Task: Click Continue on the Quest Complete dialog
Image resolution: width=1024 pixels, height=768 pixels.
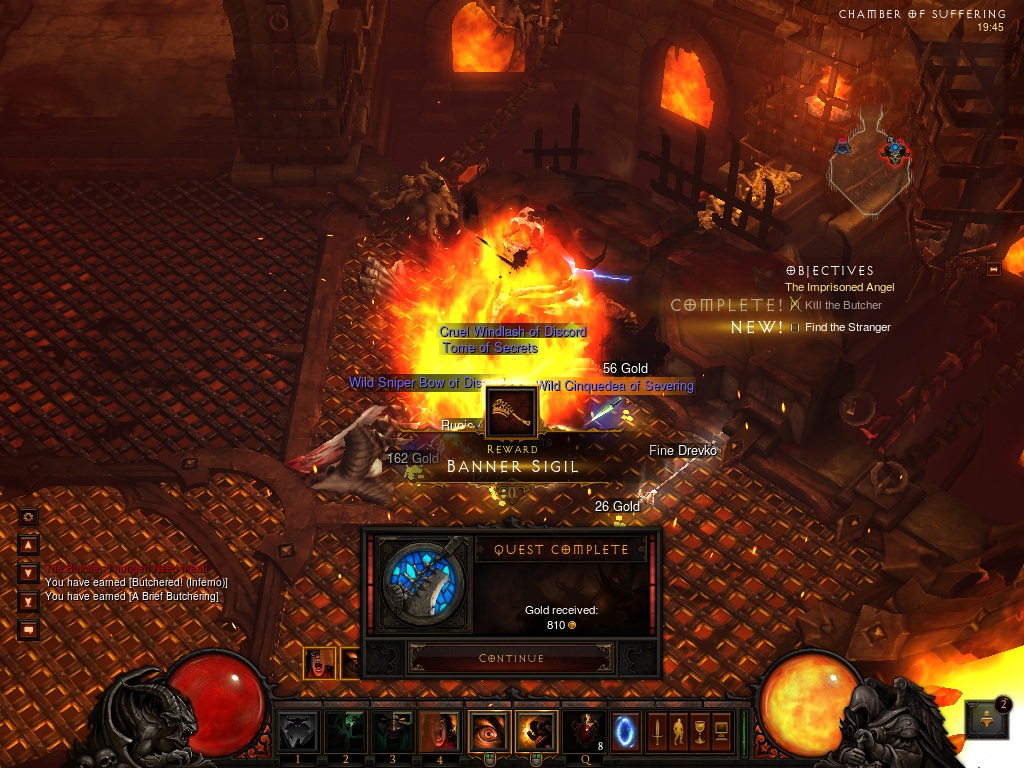Action: tap(511, 658)
